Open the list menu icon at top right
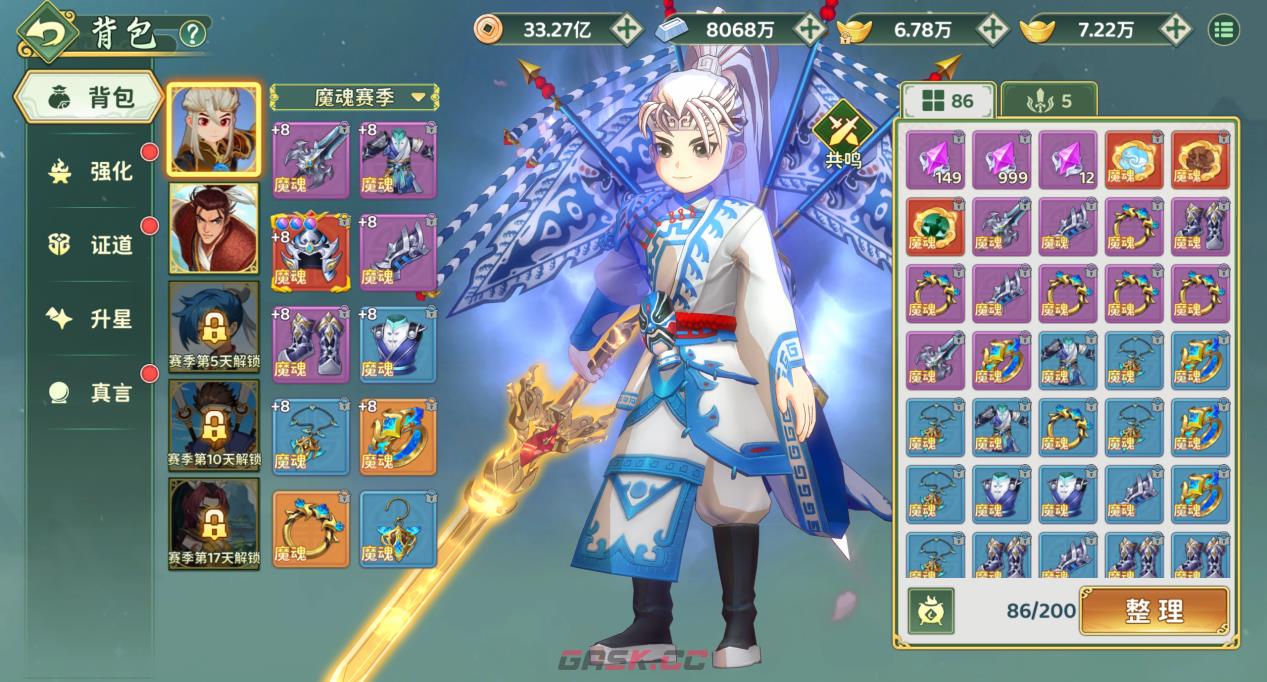 pos(1223,29)
